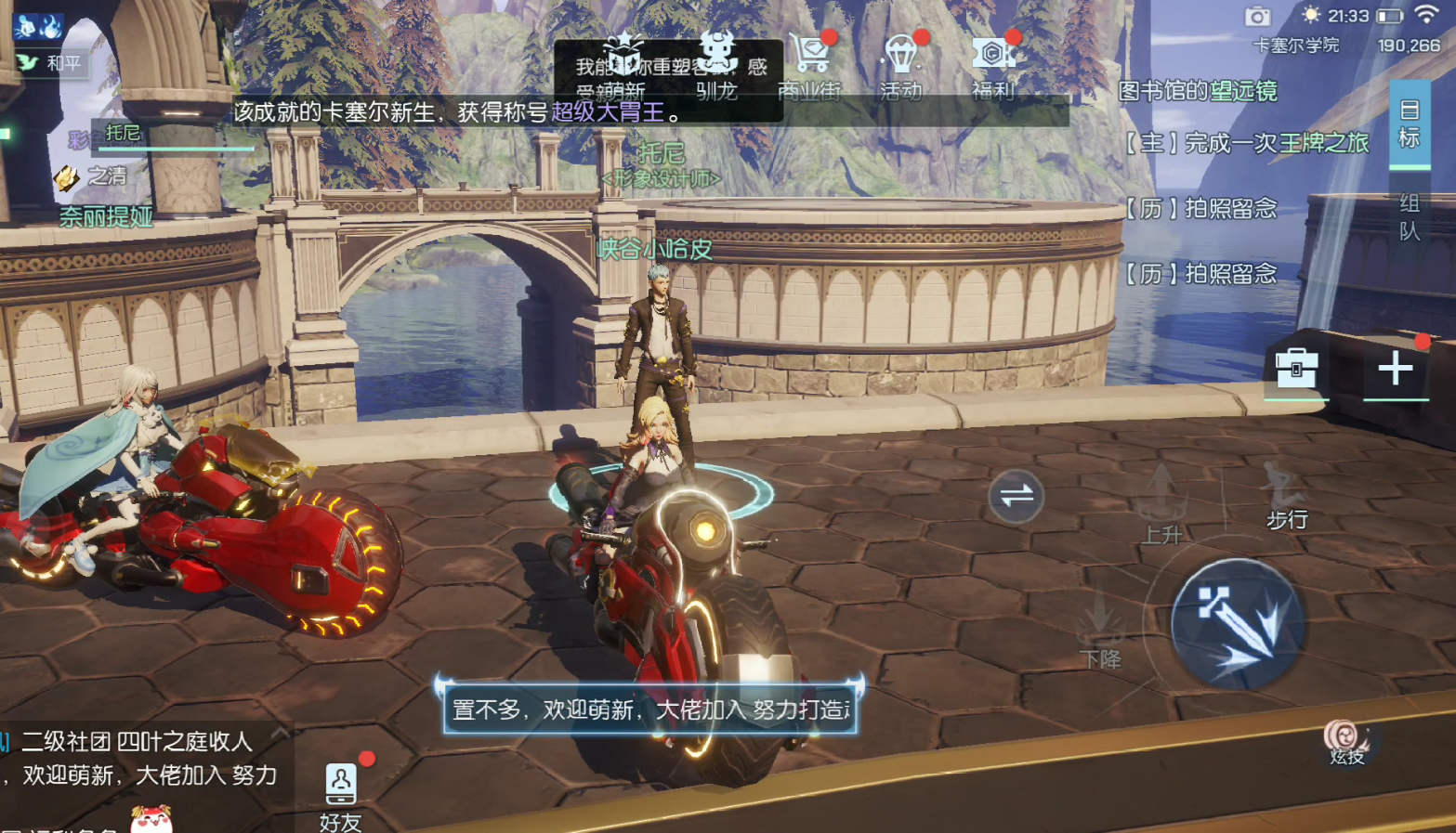
Task: Activate the 炫技 stunt button
Action: point(1345,743)
